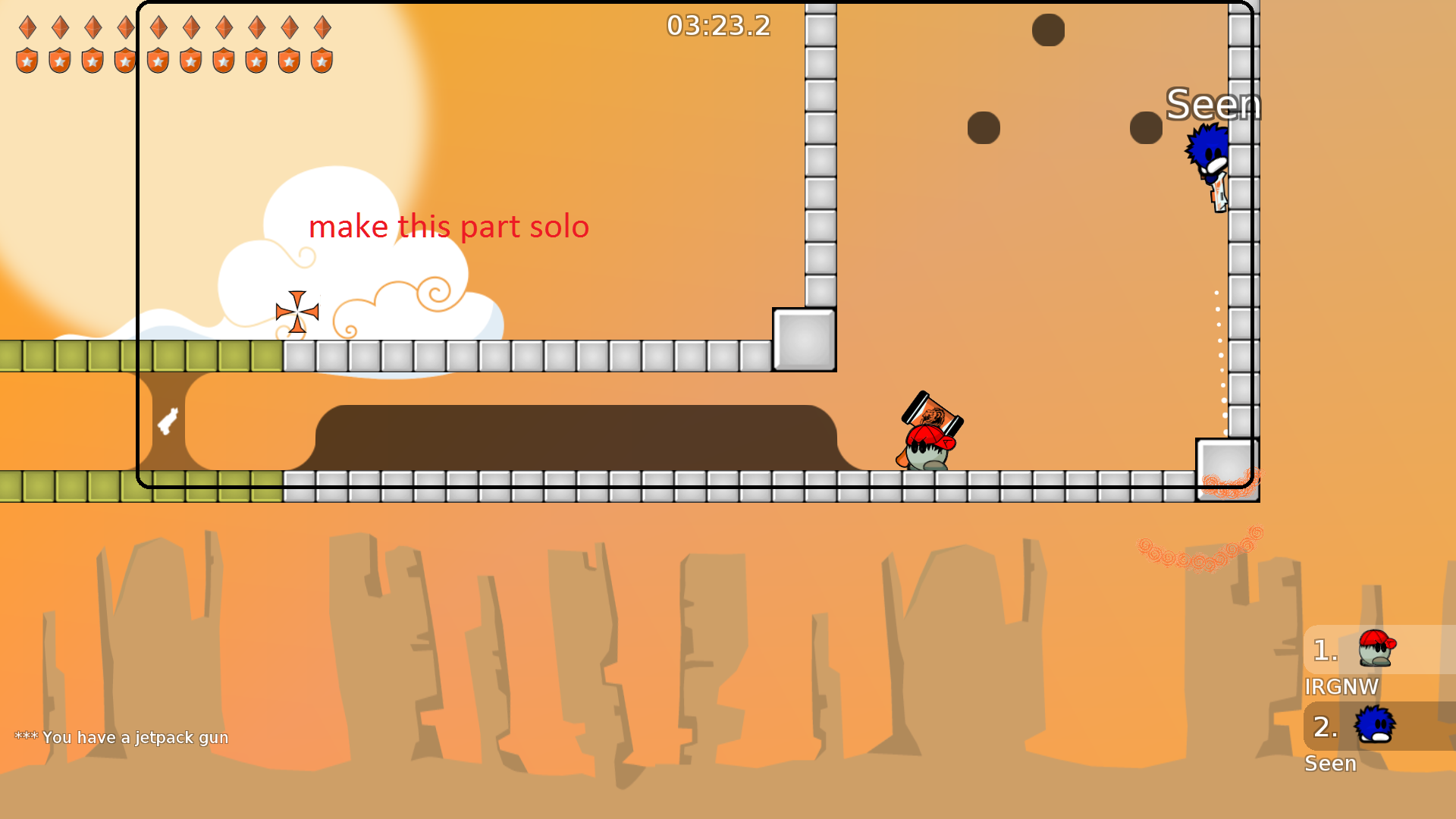The height and width of the screenshot is (819, 1456).
Task: Toggle visibility of the Seen nameplate
Action: point(1213,104)
